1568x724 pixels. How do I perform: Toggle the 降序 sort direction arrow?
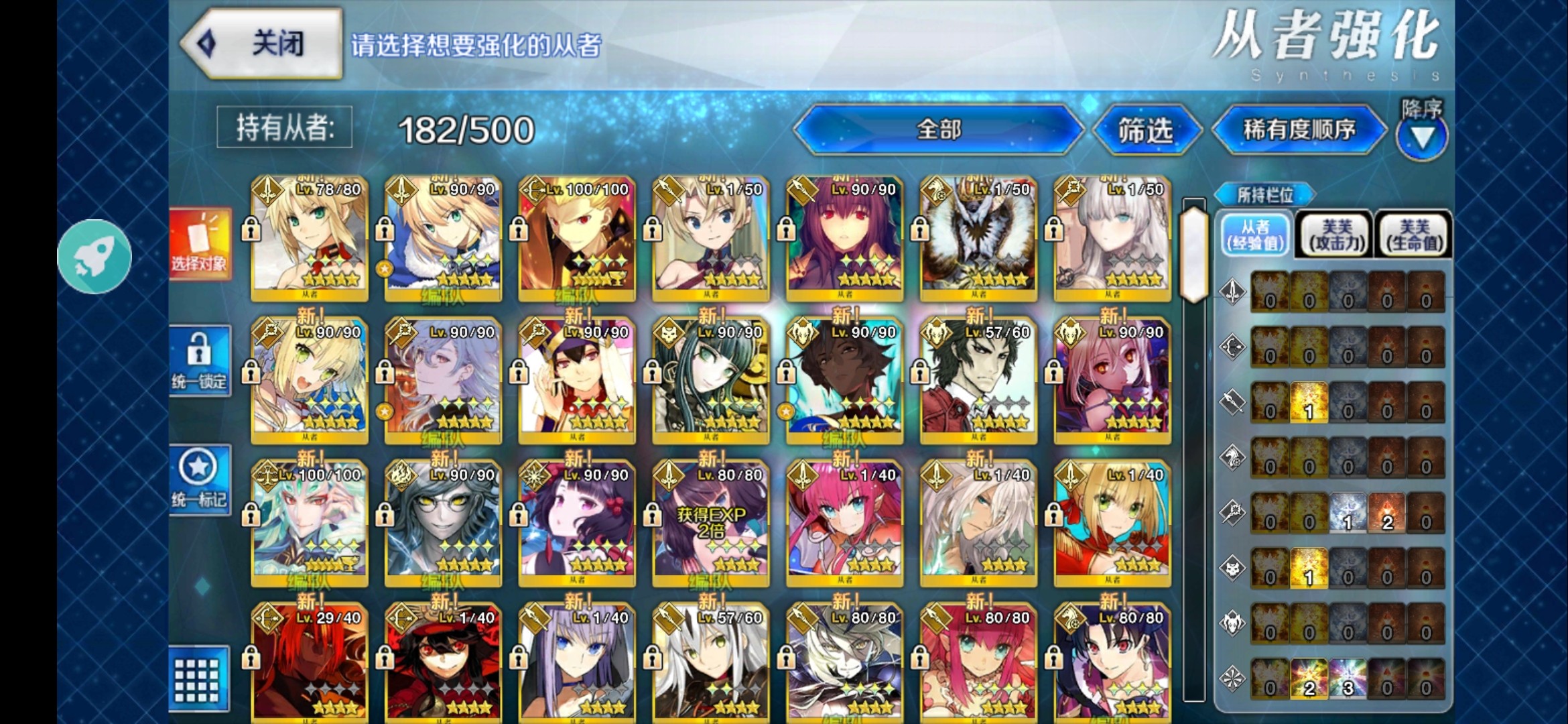(1421, 136)
